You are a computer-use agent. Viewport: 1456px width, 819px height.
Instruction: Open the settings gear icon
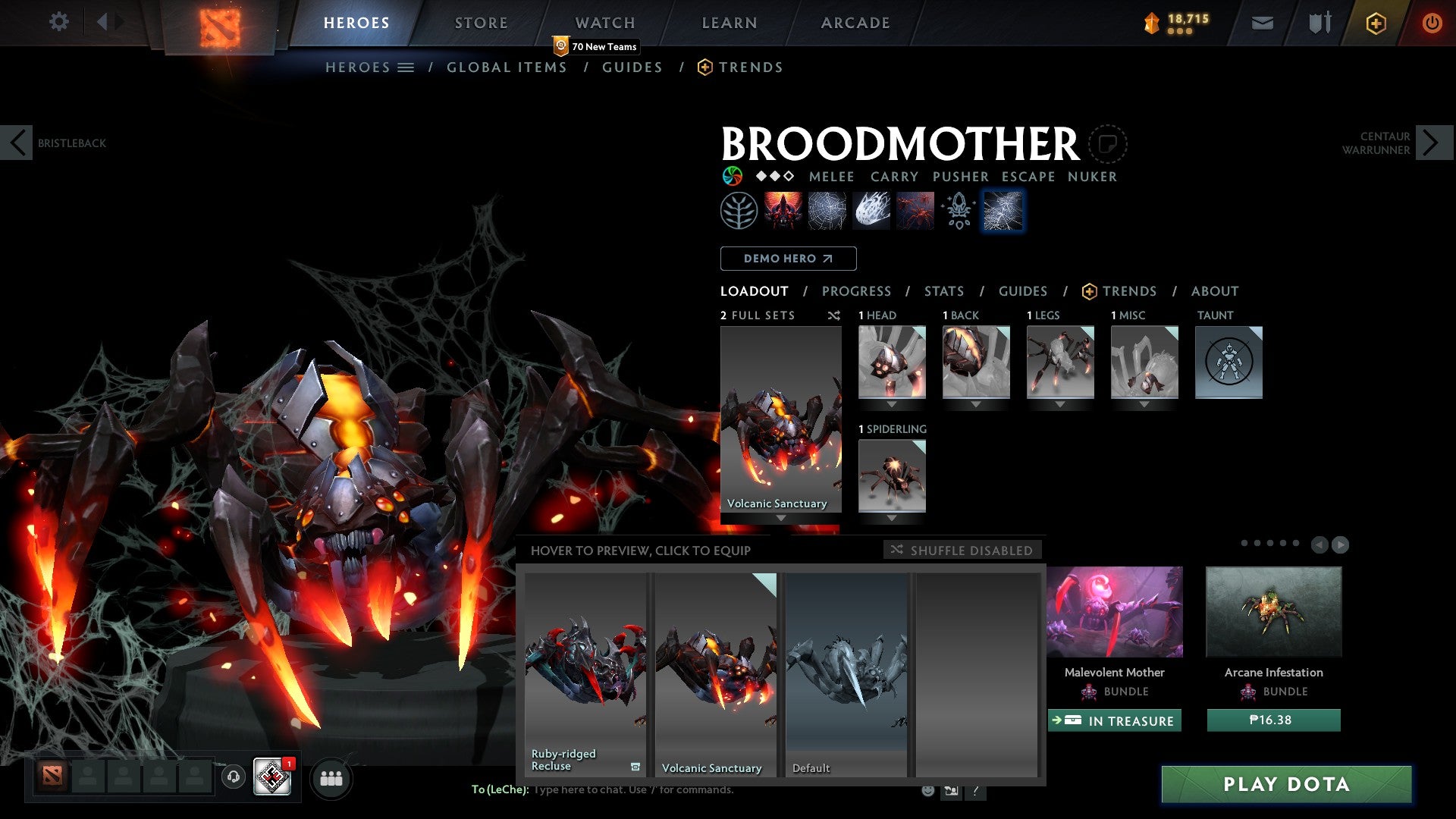click(x=58, y=22)
